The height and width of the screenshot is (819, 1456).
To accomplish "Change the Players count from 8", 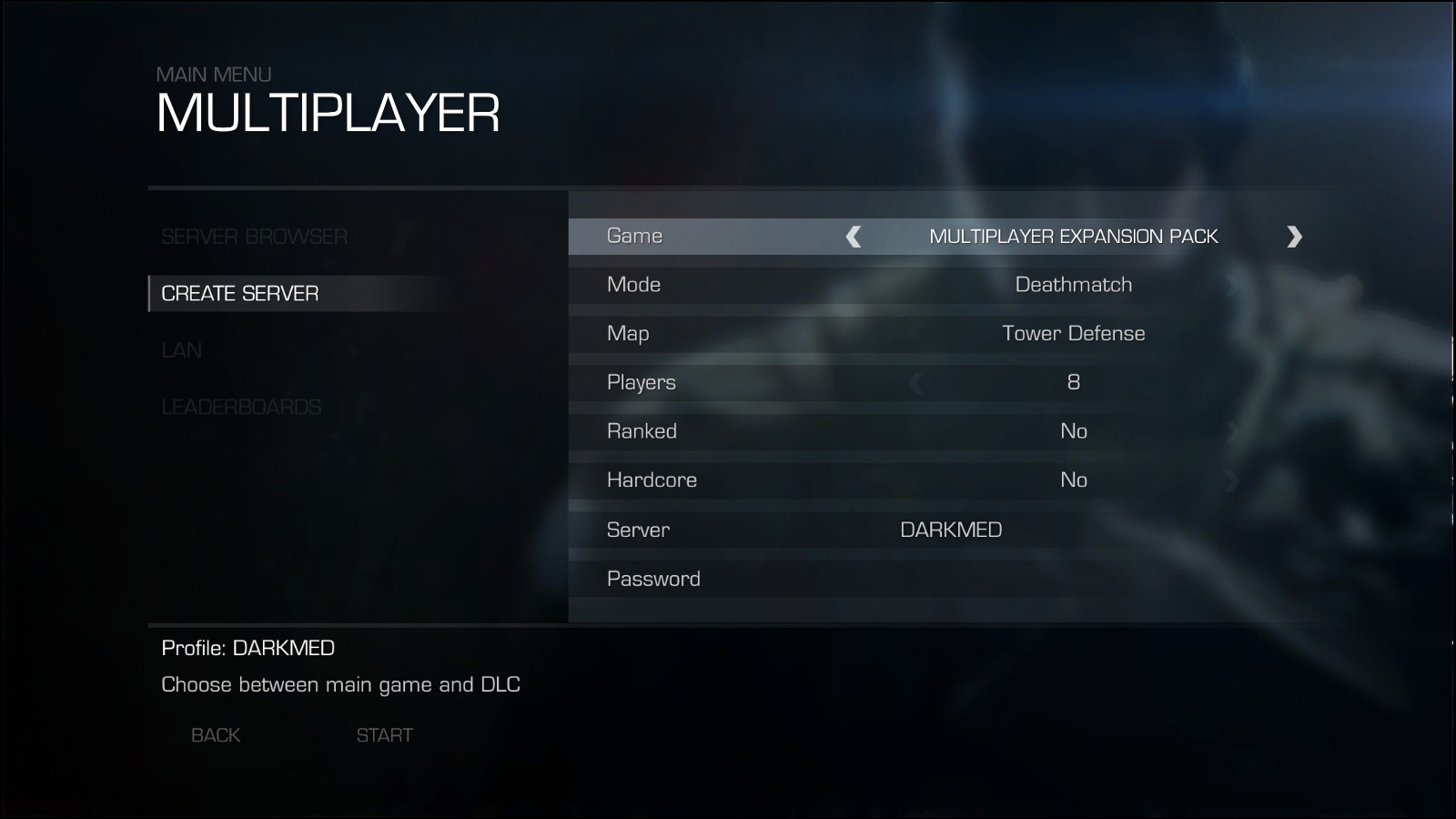I will [1073, 382].
